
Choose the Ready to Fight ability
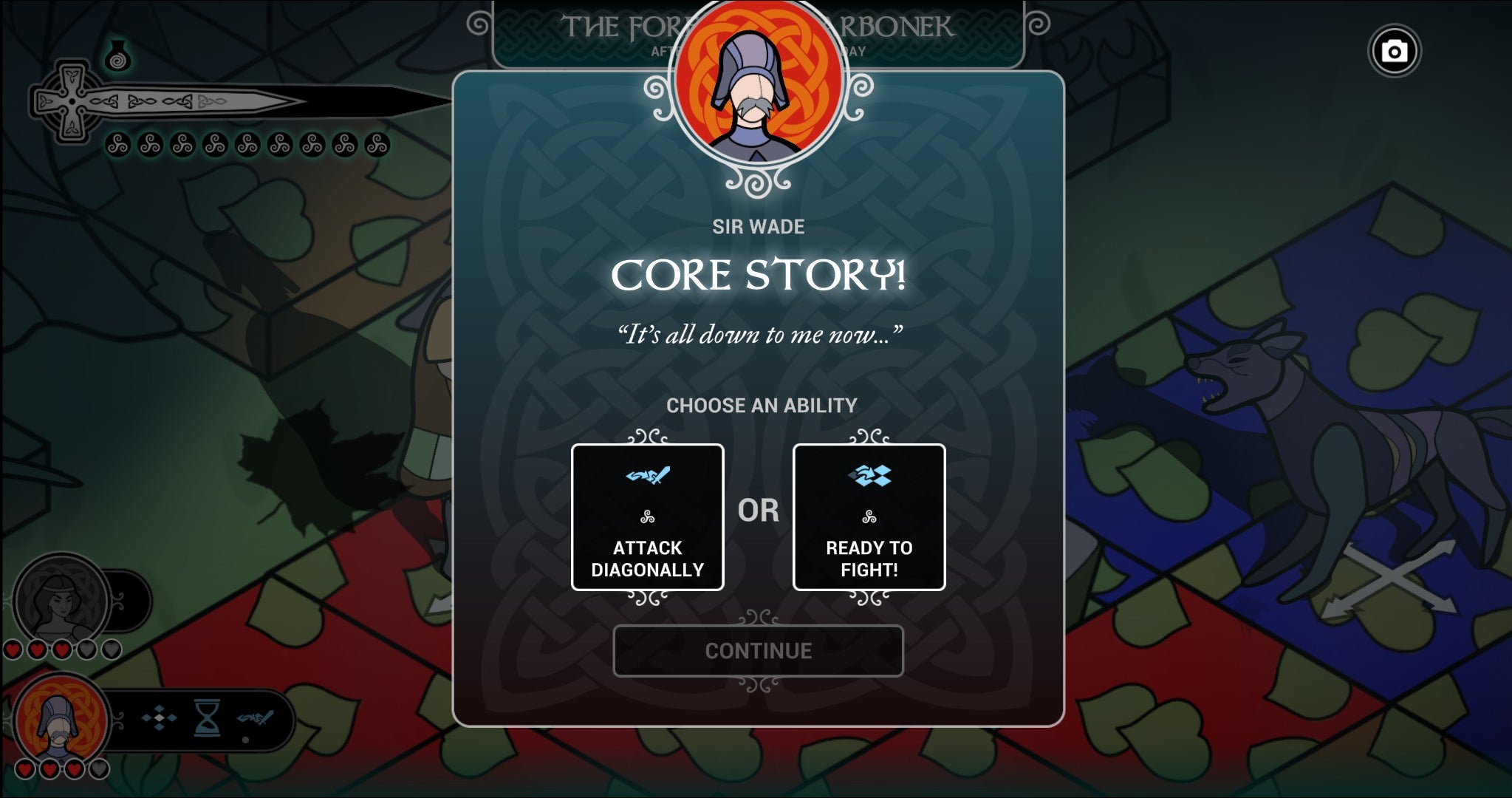pos(870,517)
